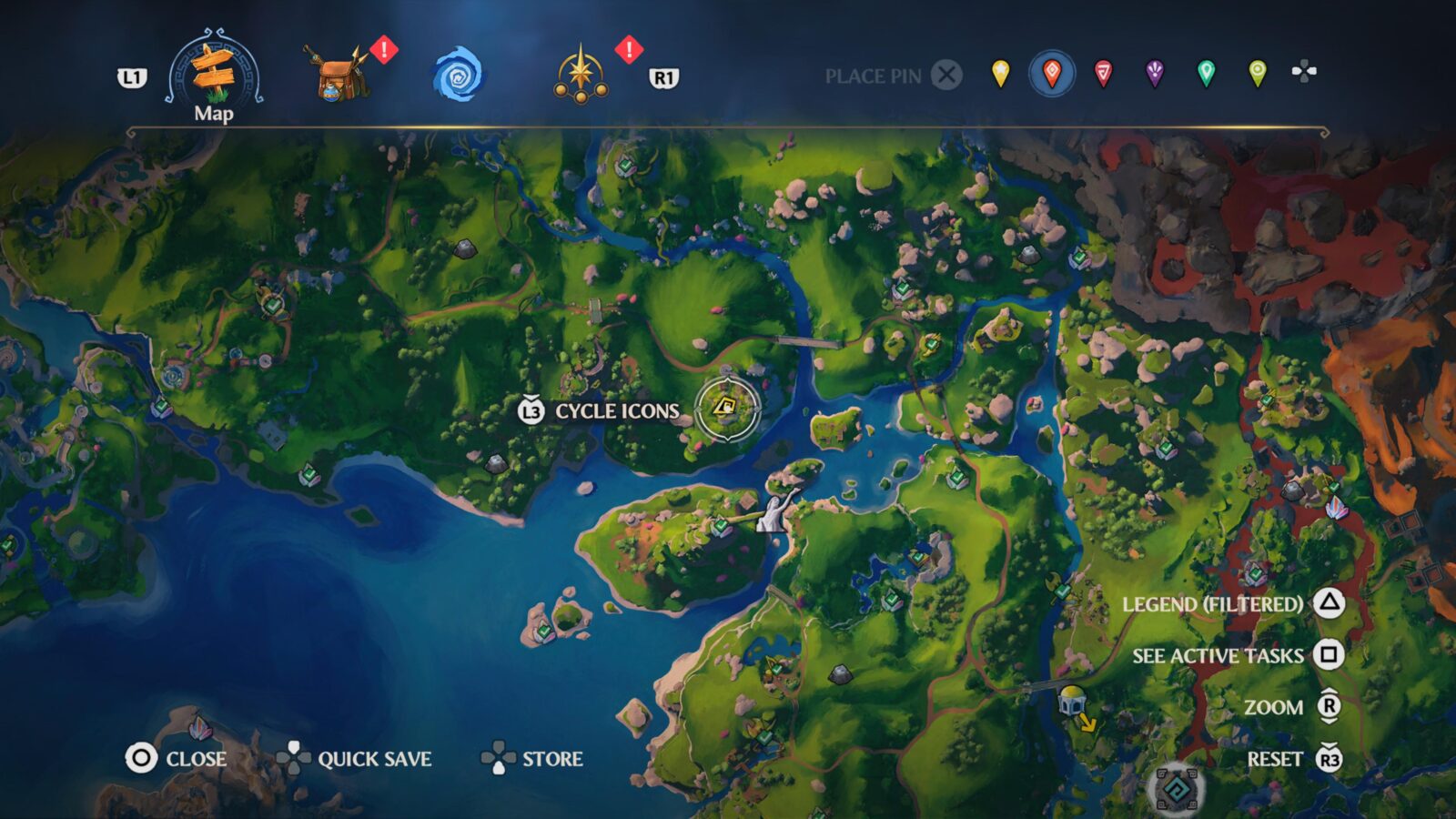Click the fast-travel statue icon on the map

(x=772, y=510)
